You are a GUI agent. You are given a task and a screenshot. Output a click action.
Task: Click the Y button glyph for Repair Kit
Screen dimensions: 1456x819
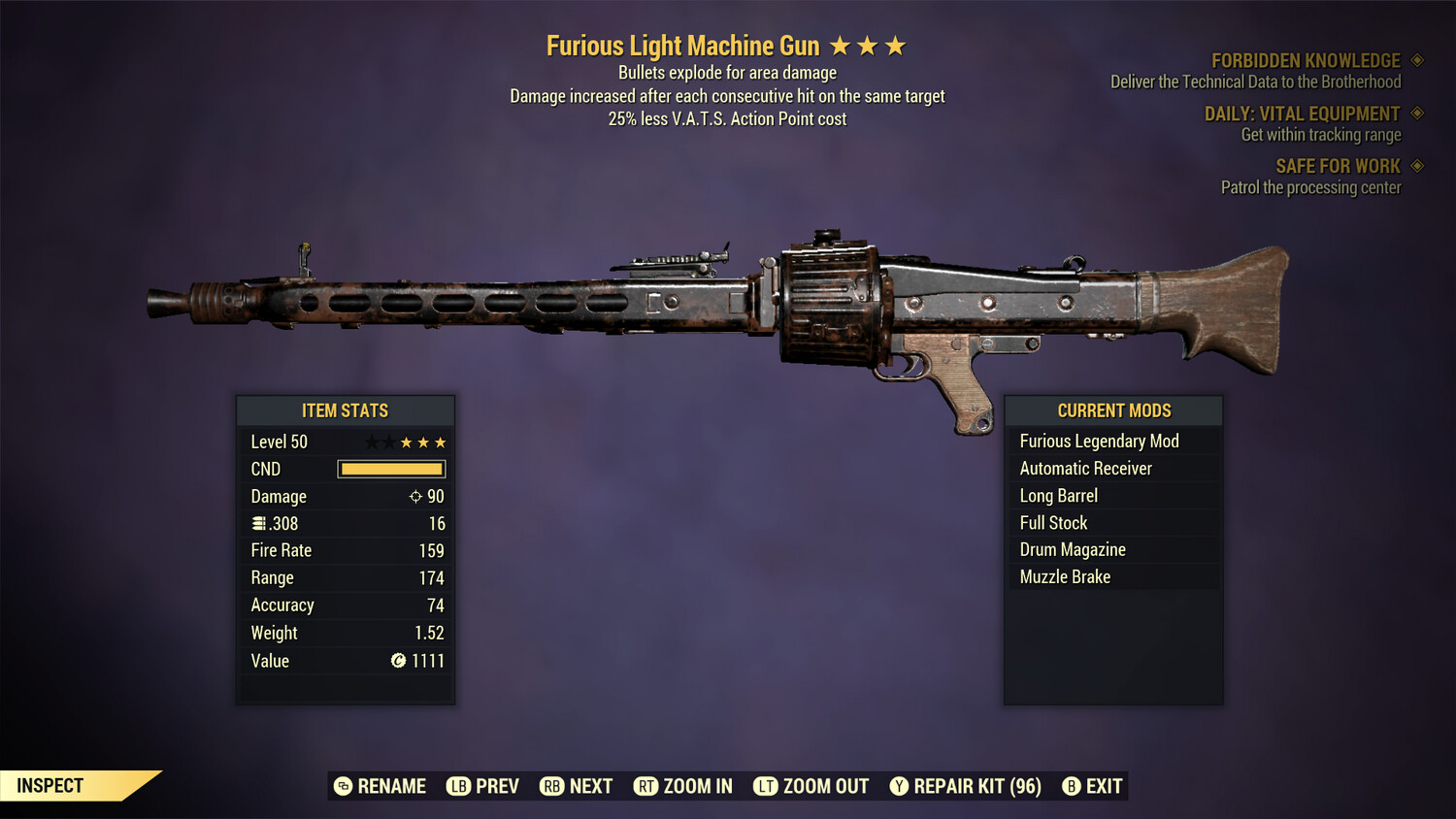[898, 786]
